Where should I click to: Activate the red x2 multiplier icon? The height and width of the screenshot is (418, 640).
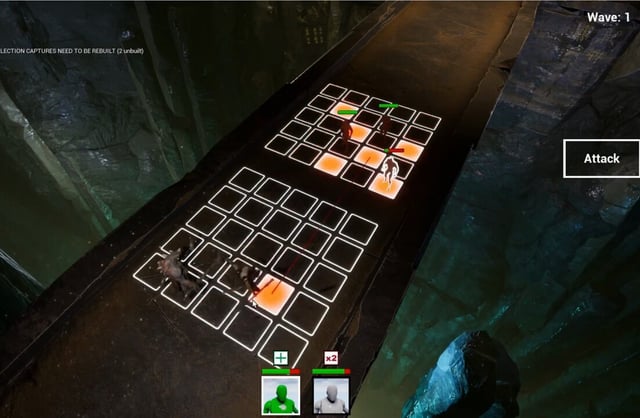point(331,358)
